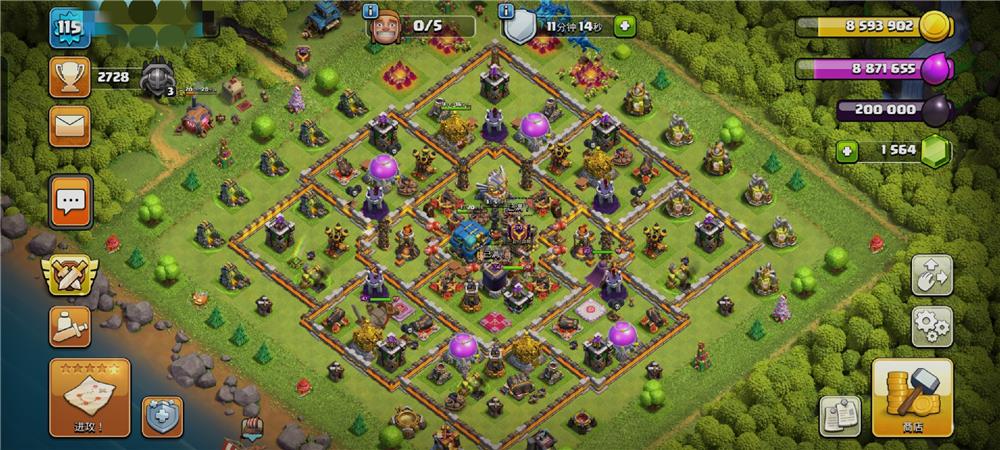Open the notes button beside the shop
Image resolution: width=1000 pixels, height=450 pixels.
click(841, 415)
